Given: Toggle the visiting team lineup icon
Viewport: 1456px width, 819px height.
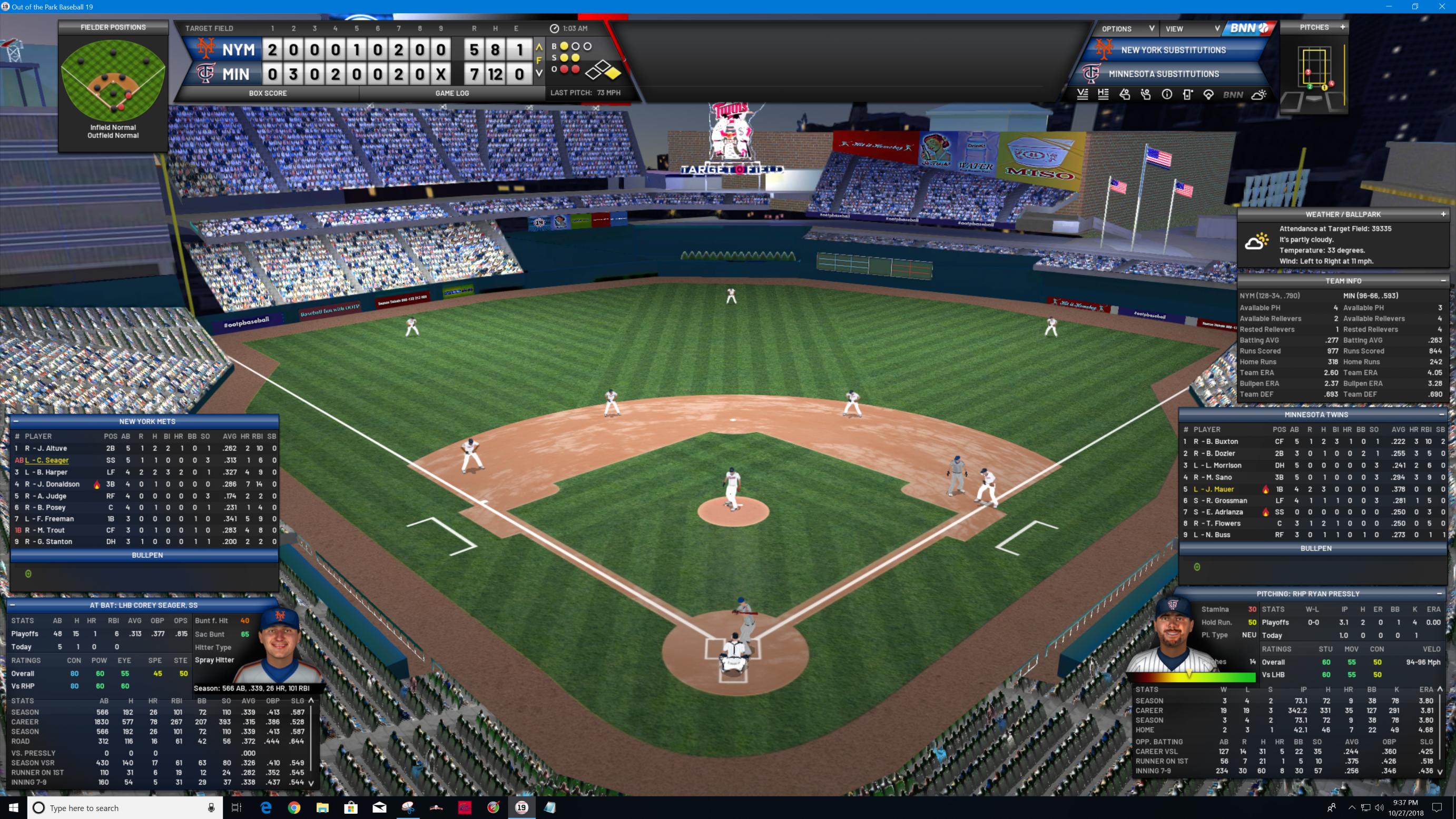Looking at the screenshot, I should click(x=1083, y=95).
